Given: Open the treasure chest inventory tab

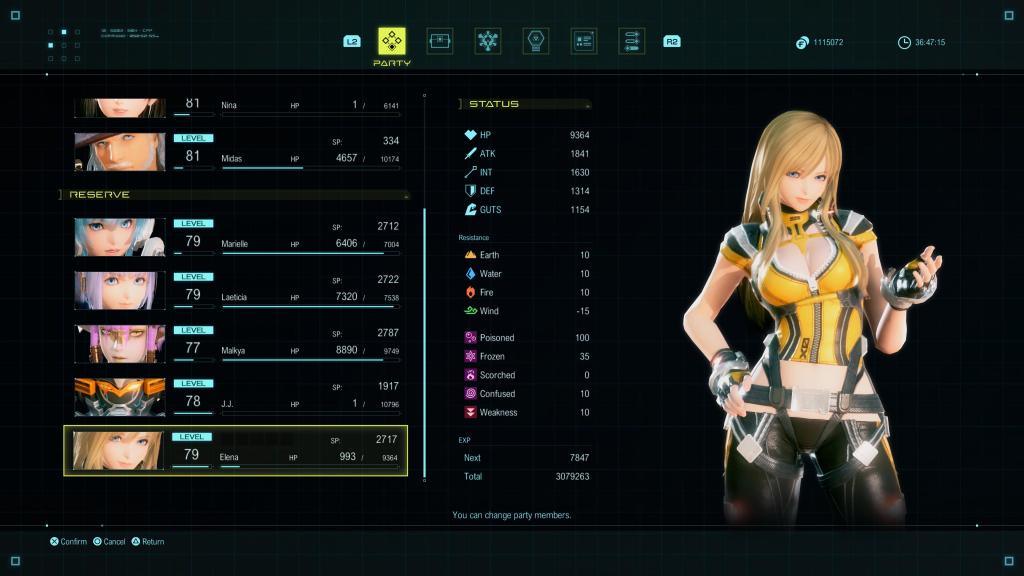Looking at the screenshot, I should click(x=439, y=41).
